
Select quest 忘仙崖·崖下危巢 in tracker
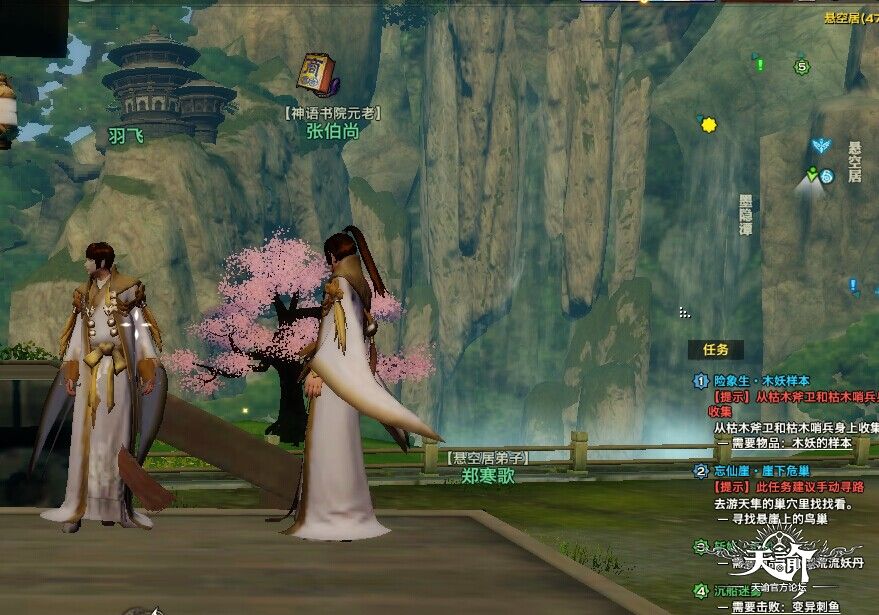pyautogui.click(x=761, y=471)
